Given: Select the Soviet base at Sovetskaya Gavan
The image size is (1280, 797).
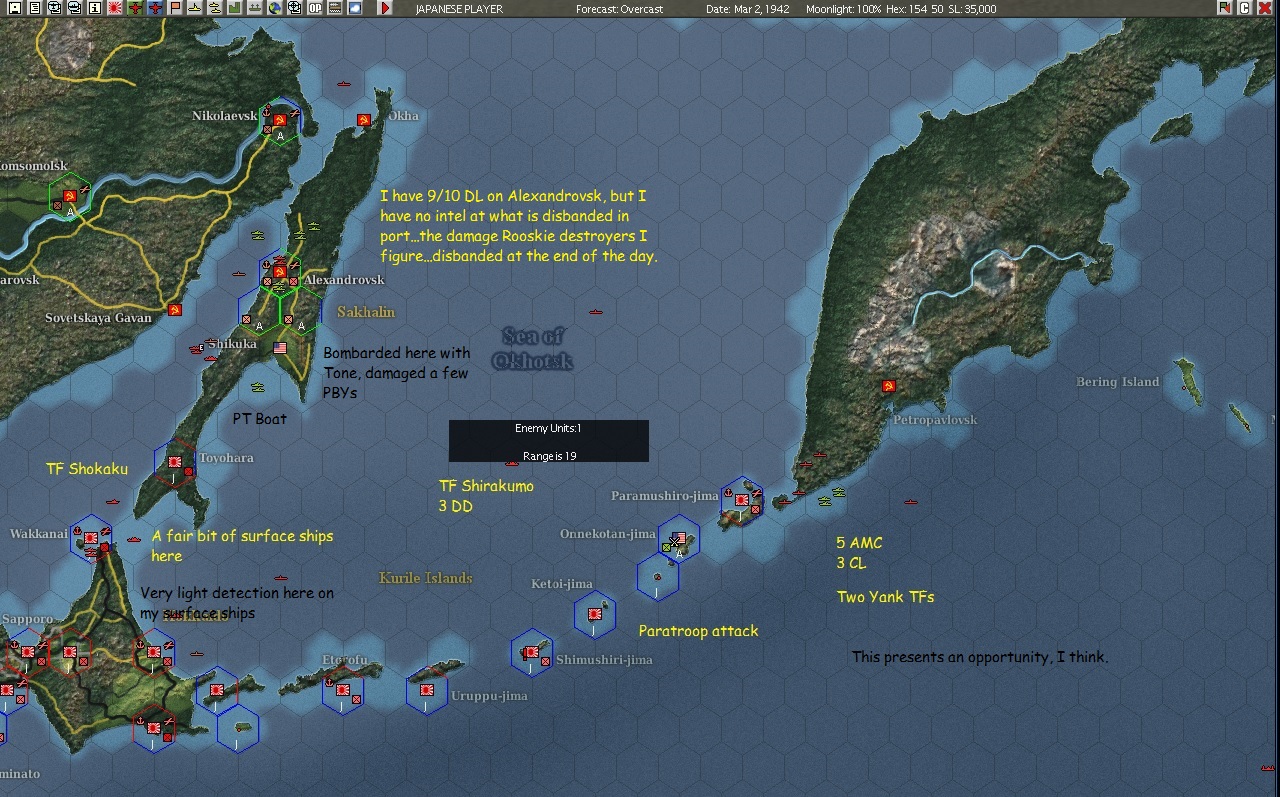Looking at the screenshot, I should [175, 310].
